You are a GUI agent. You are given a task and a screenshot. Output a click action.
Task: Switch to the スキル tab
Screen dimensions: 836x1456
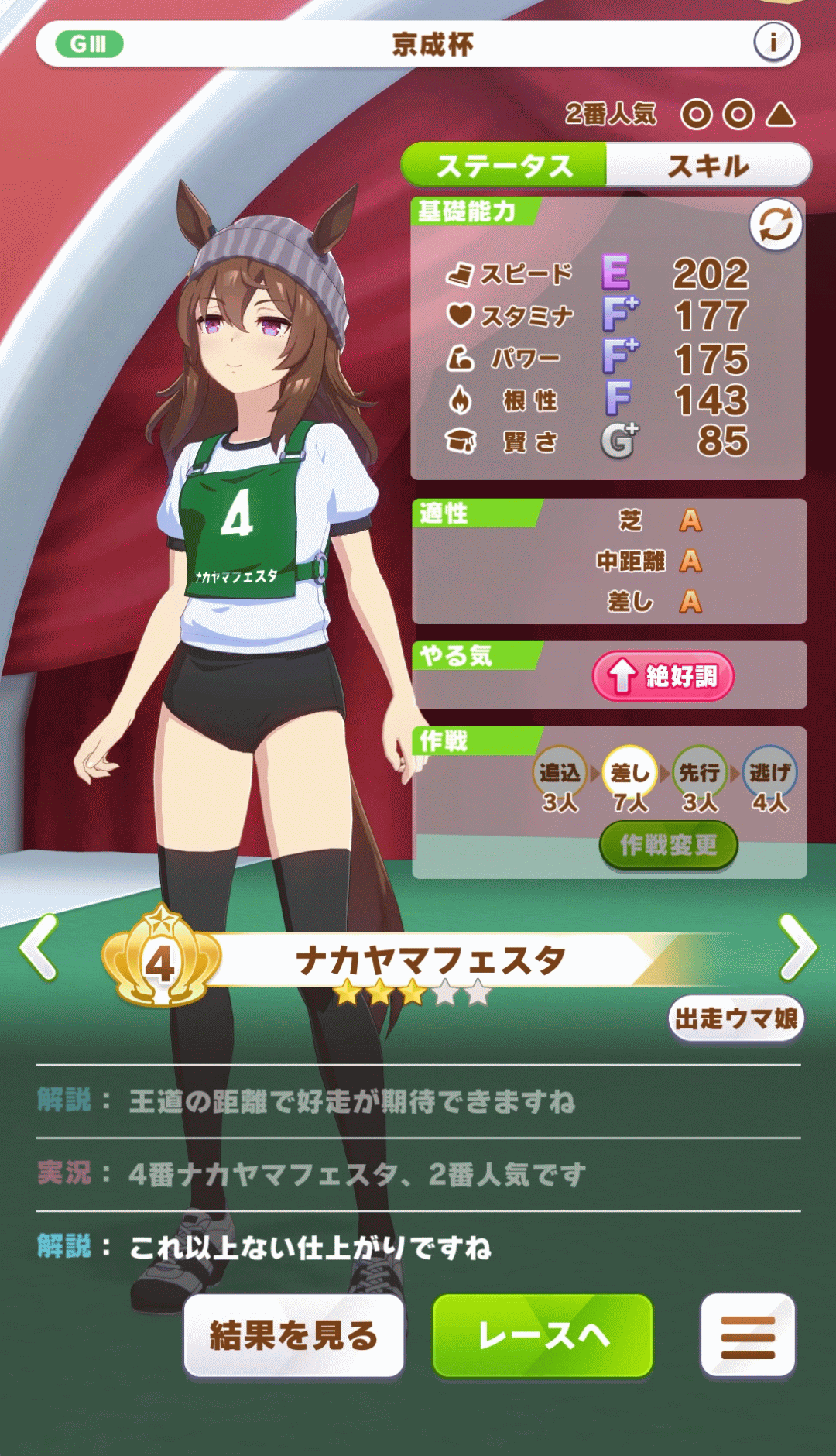[708, 166]
